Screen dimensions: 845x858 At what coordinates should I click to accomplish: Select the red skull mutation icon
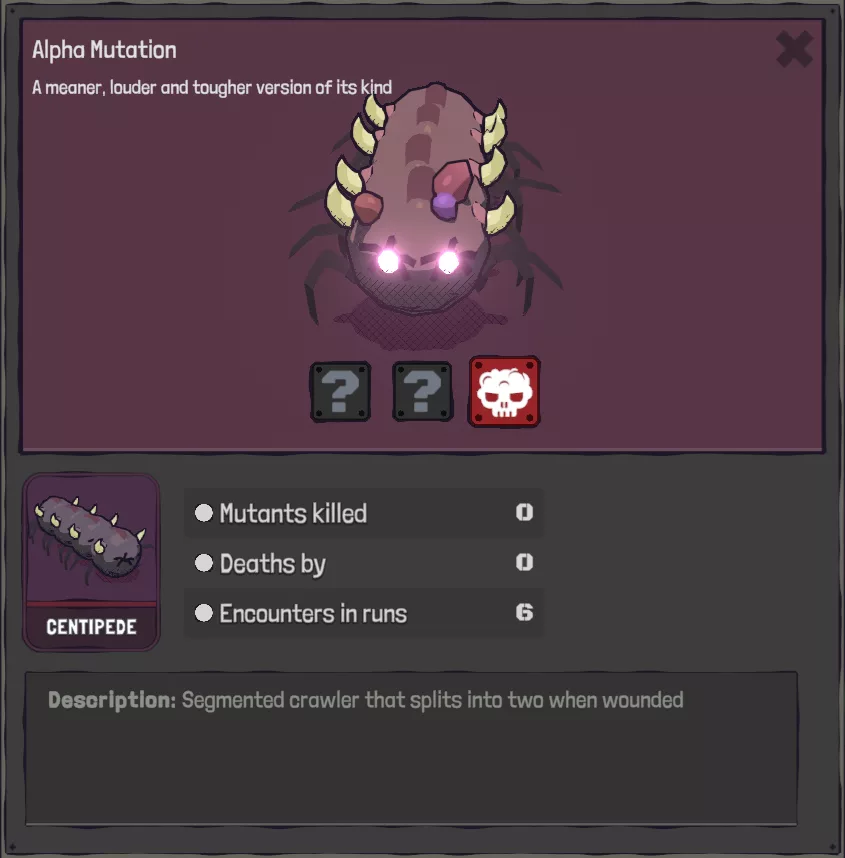pyautogui.click(x=505, y=391)
